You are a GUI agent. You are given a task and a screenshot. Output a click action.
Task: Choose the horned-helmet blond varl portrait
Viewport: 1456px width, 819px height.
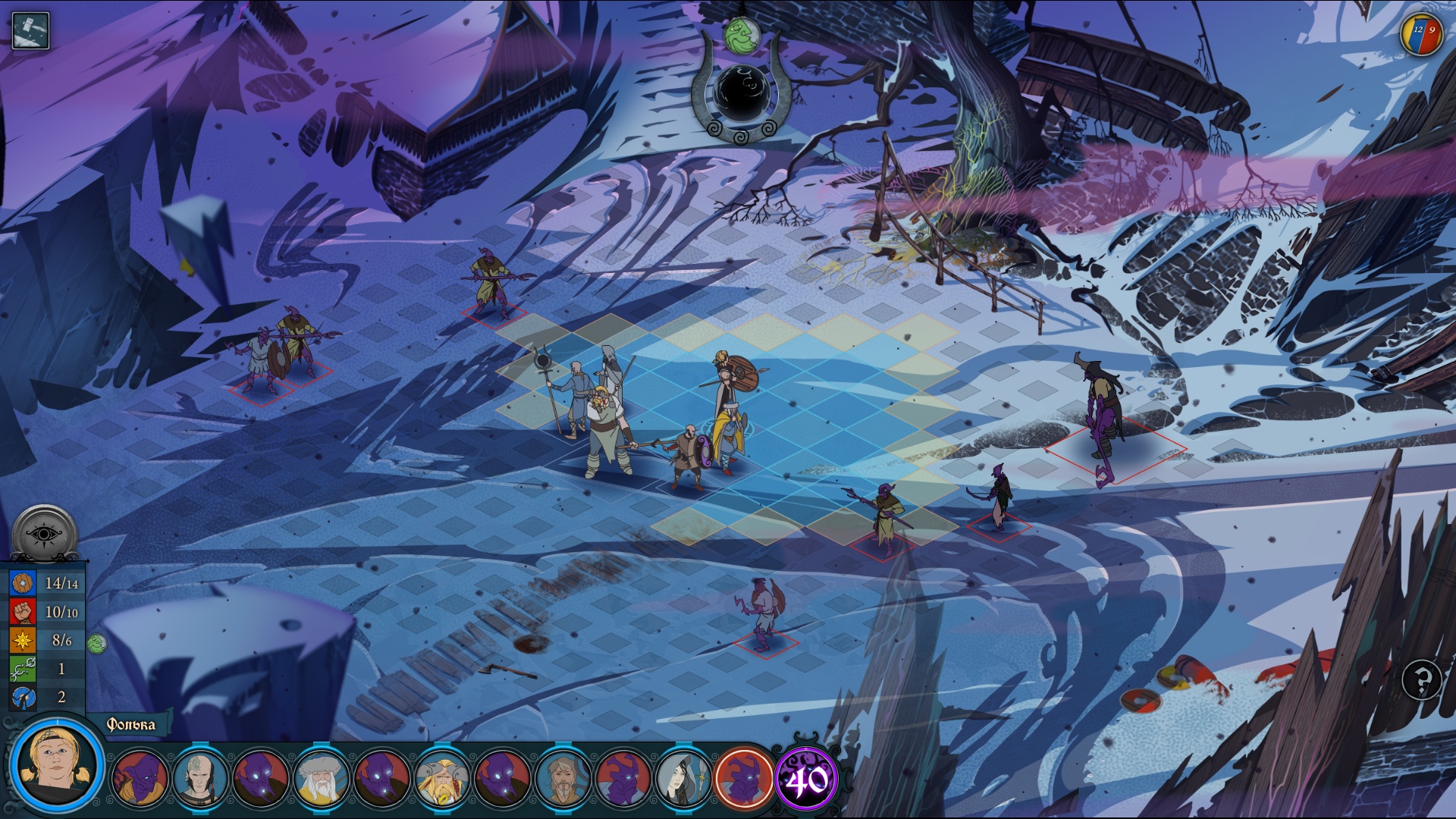pos(443,779)
